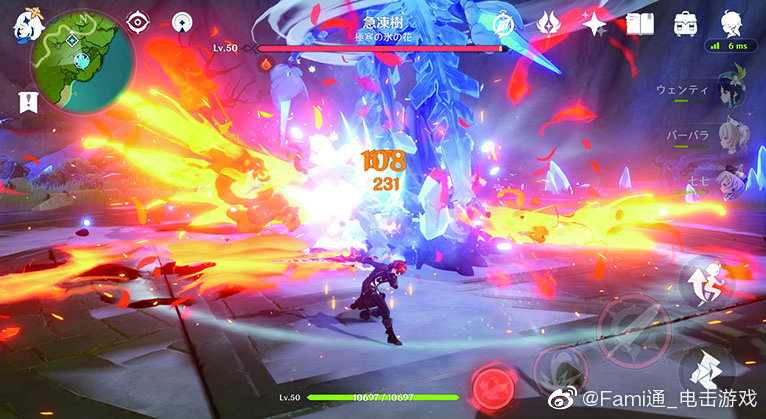Viewport: 766px width, 419px height.
Task: Switch to party member ウェンティ
Action: tap(735, 87)
